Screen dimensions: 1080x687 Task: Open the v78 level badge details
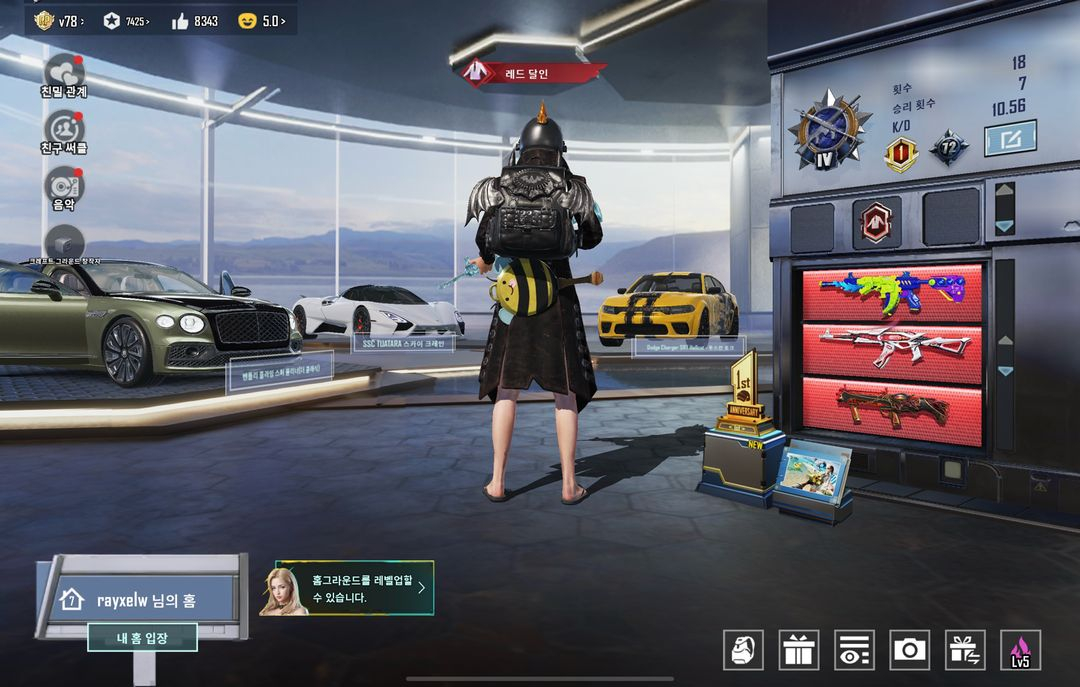[59, 20]
